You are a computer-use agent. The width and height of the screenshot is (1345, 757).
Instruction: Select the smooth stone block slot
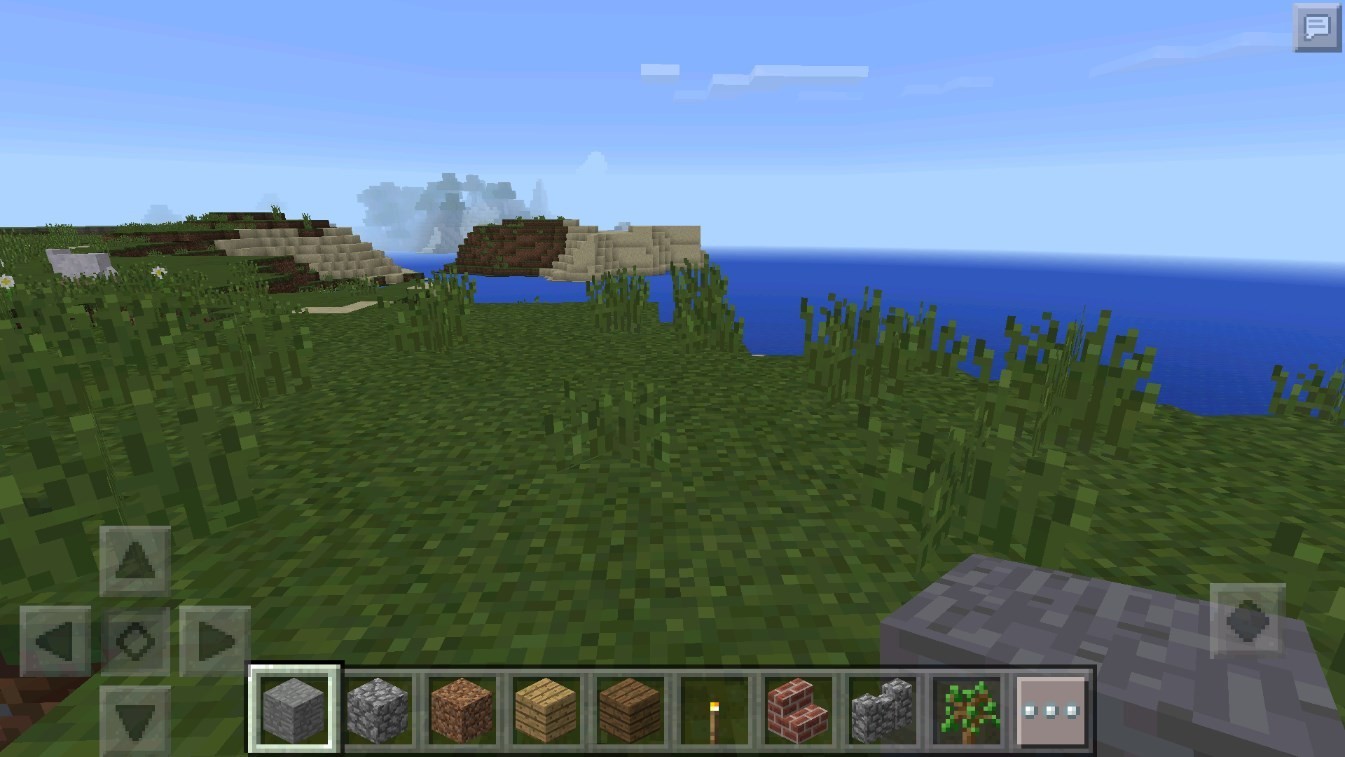click(294, 709)
